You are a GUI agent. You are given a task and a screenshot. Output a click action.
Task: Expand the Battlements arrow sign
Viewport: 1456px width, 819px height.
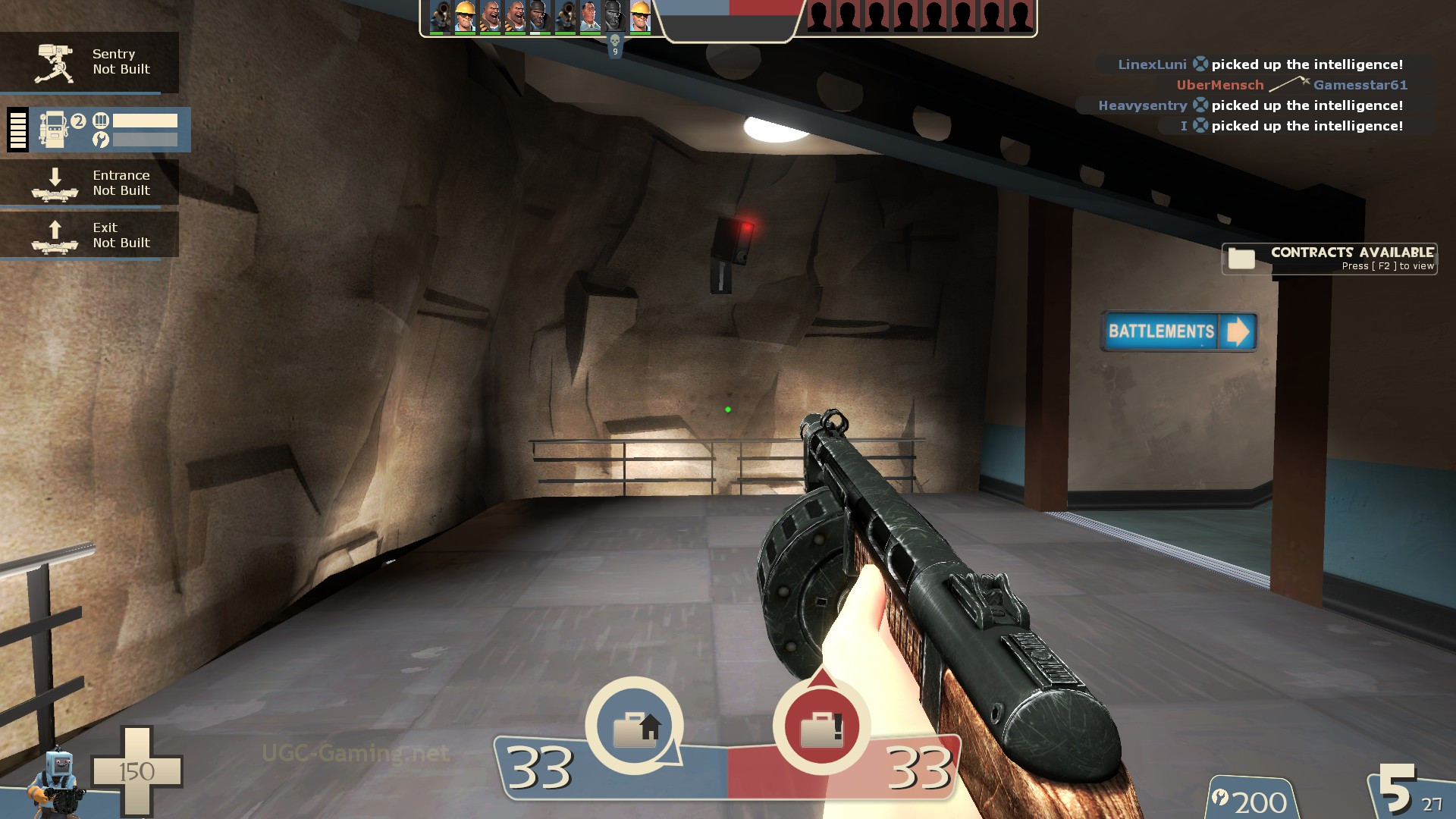pos(1238,332)
